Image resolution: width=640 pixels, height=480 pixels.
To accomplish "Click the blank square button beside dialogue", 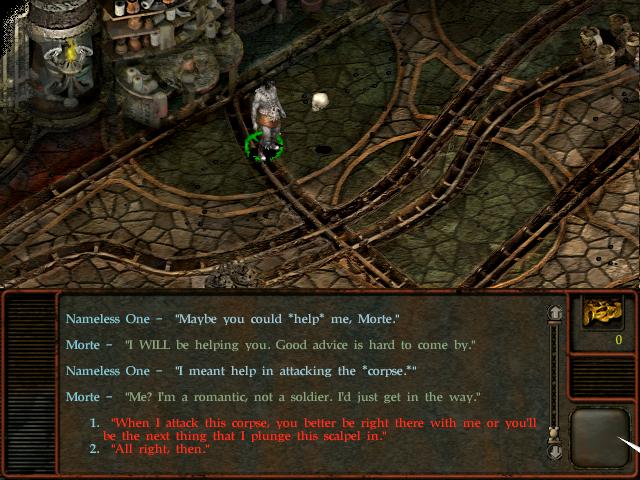I will coord(597,434).
